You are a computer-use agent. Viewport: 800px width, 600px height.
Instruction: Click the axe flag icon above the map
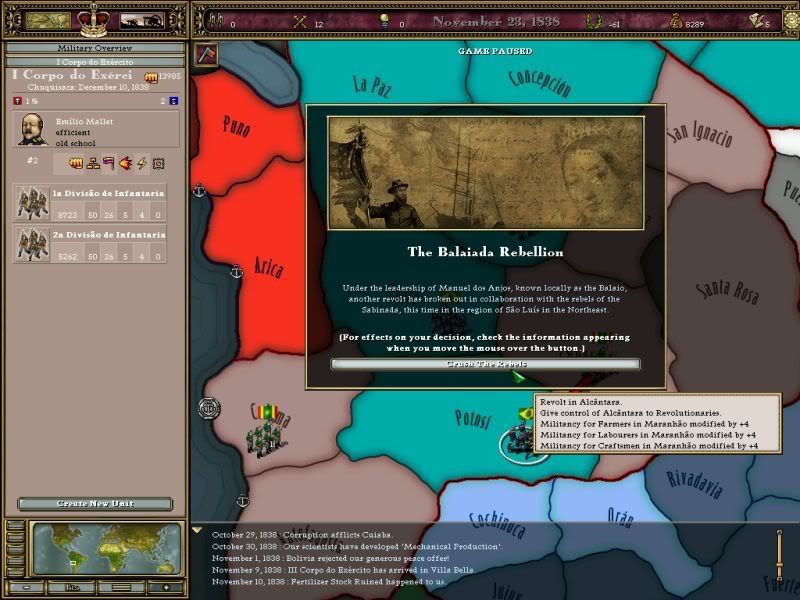click(x=206, y=54)
